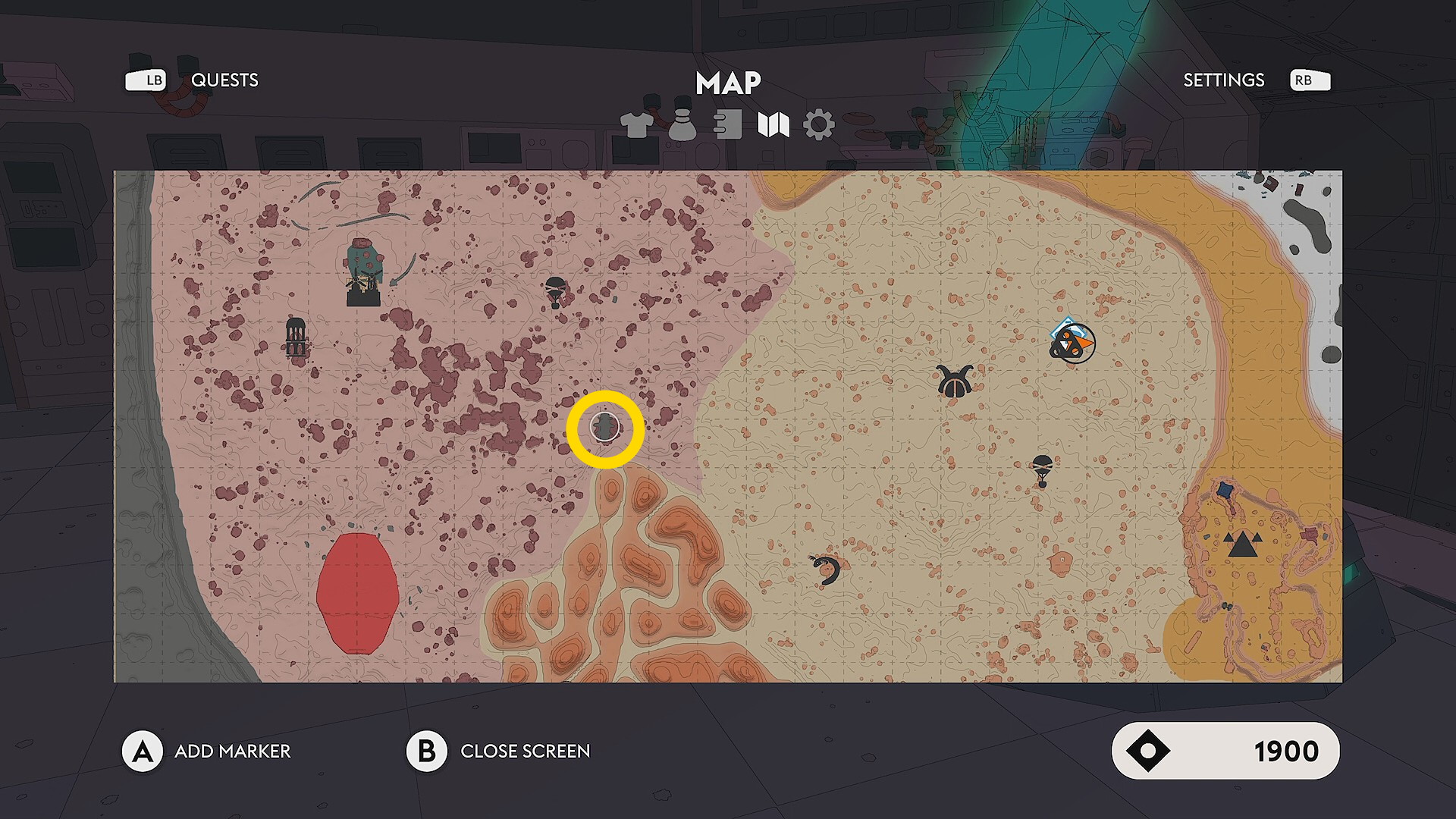1456x819 pixels.
Task: Go to the Settings screen label
Action: click(1223, 80)
